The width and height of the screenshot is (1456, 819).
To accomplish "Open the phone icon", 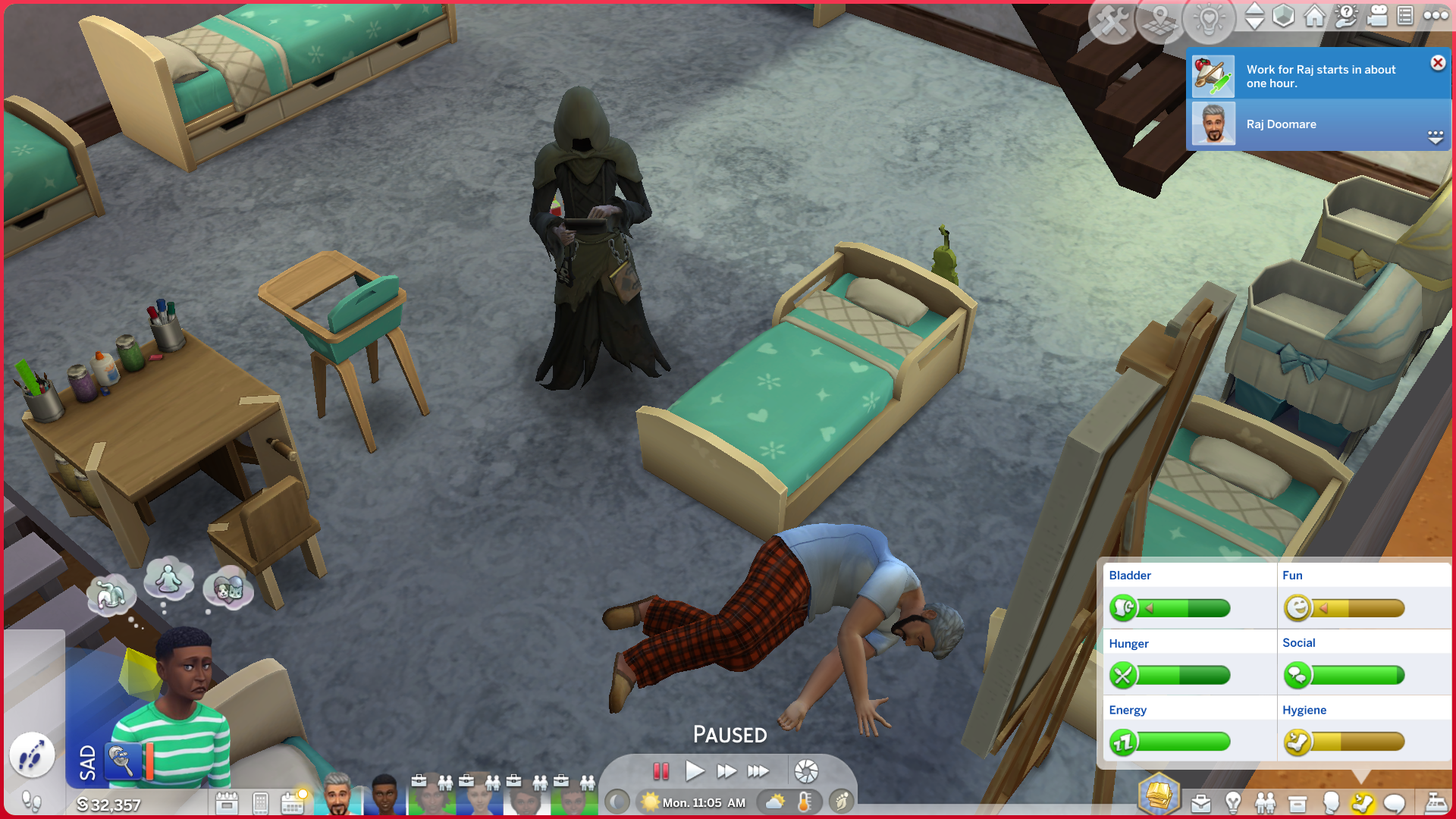I will pos(260,802).
